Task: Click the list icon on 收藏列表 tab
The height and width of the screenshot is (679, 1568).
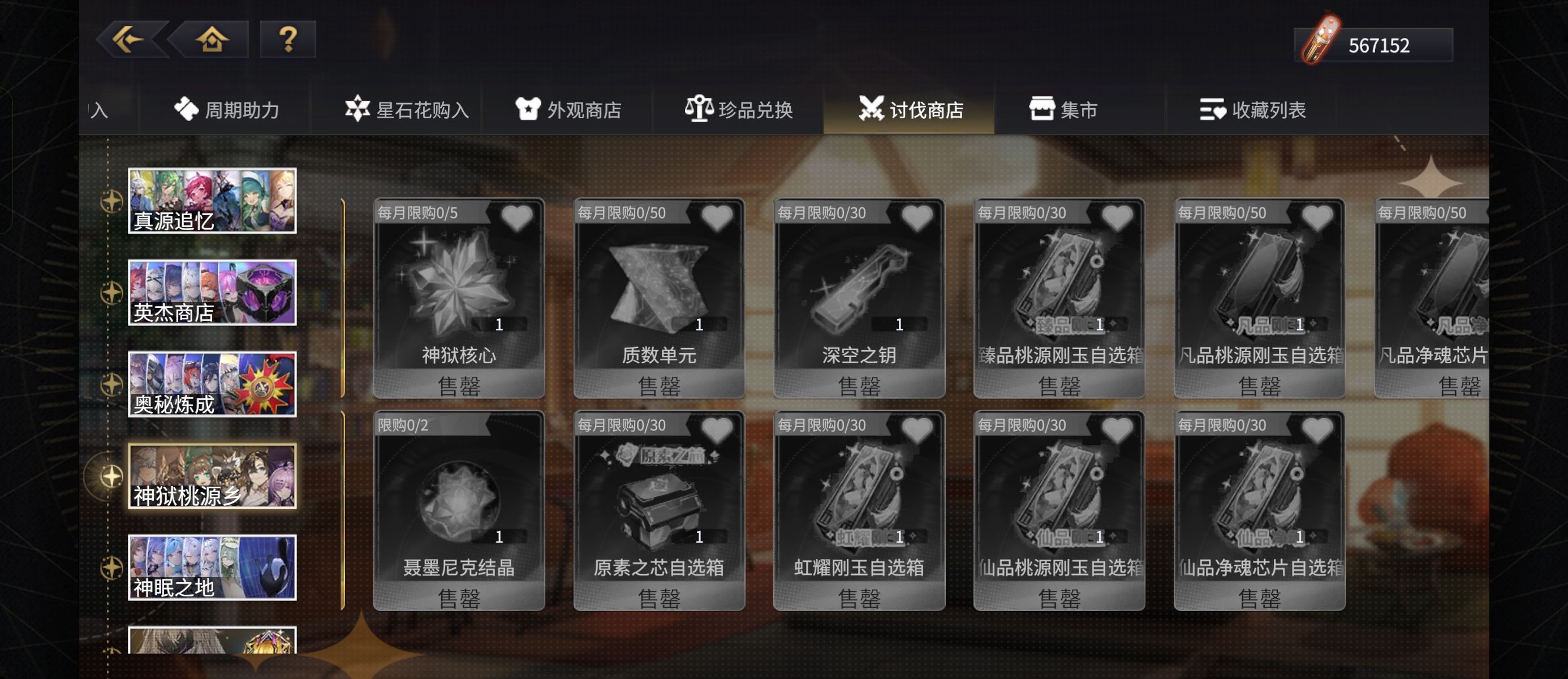Action: click(x=1211, y=110)
